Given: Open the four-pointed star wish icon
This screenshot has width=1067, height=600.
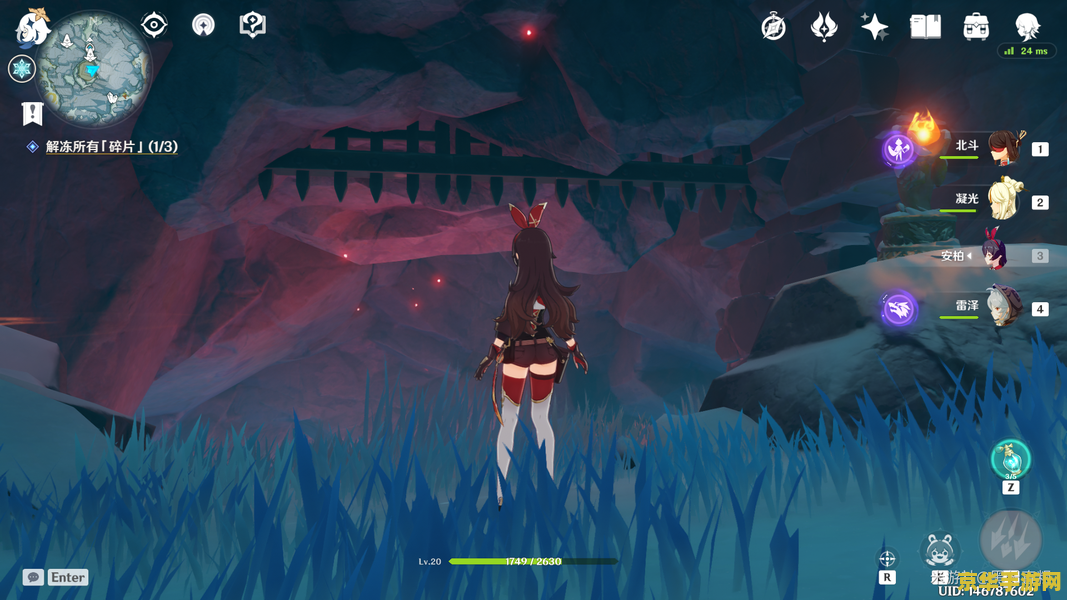Looking at the screenshot, I should click(874, 27).
